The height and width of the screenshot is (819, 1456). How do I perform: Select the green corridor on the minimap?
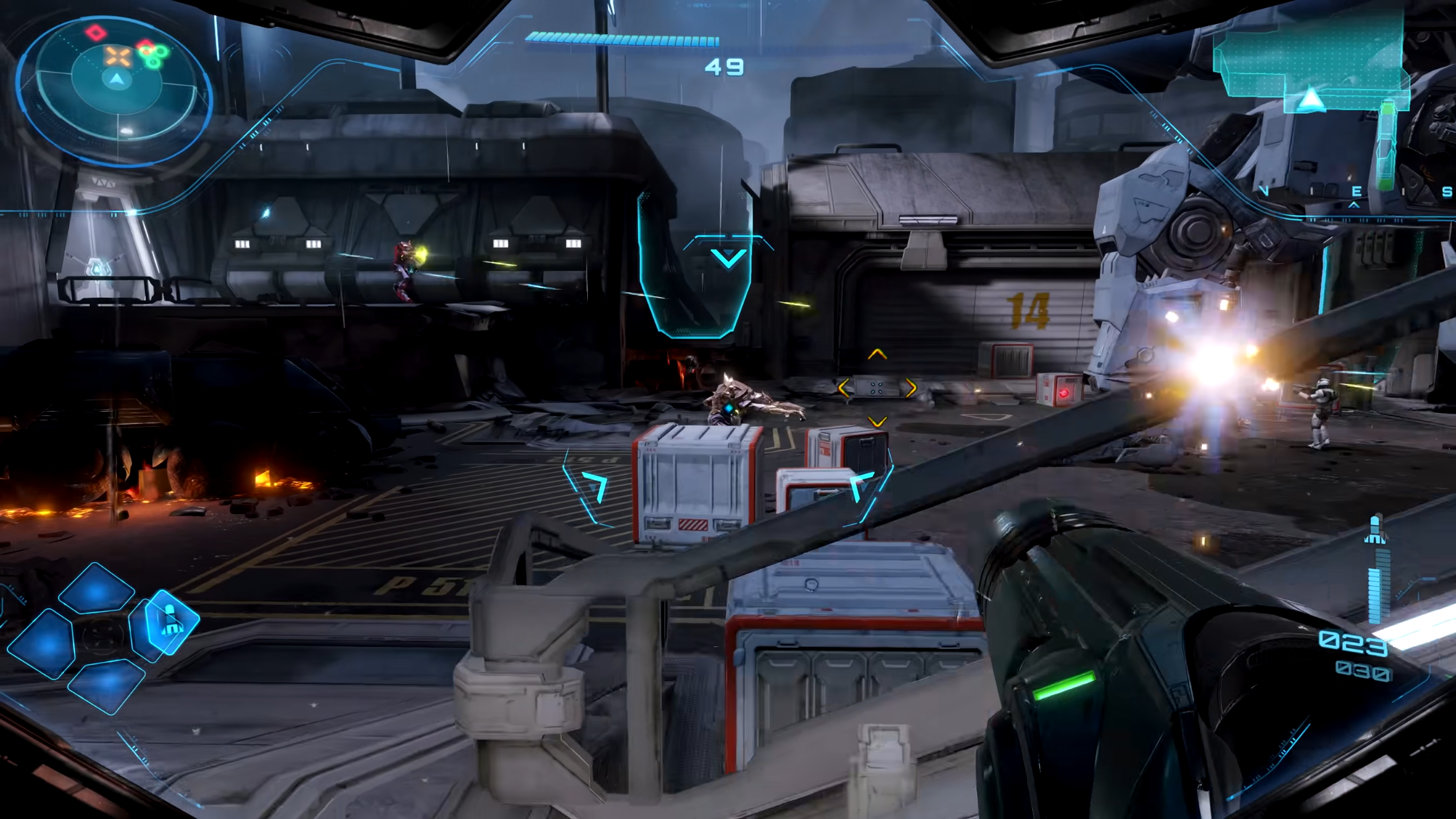tap(1387, 145)
